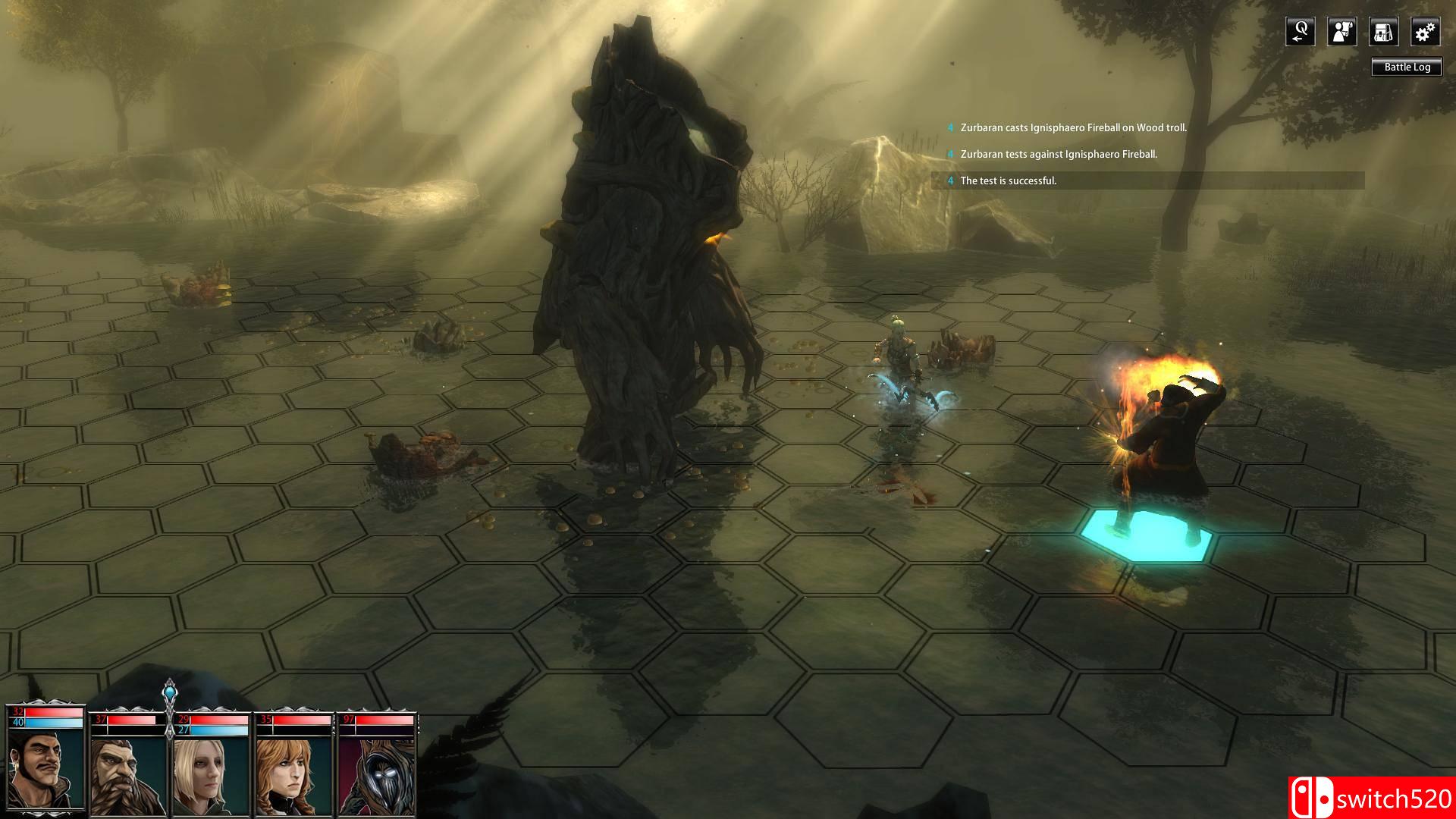Select the highlighted cyan hex tile
This screenshot has width=1456, height=819.
(1145, 537)
